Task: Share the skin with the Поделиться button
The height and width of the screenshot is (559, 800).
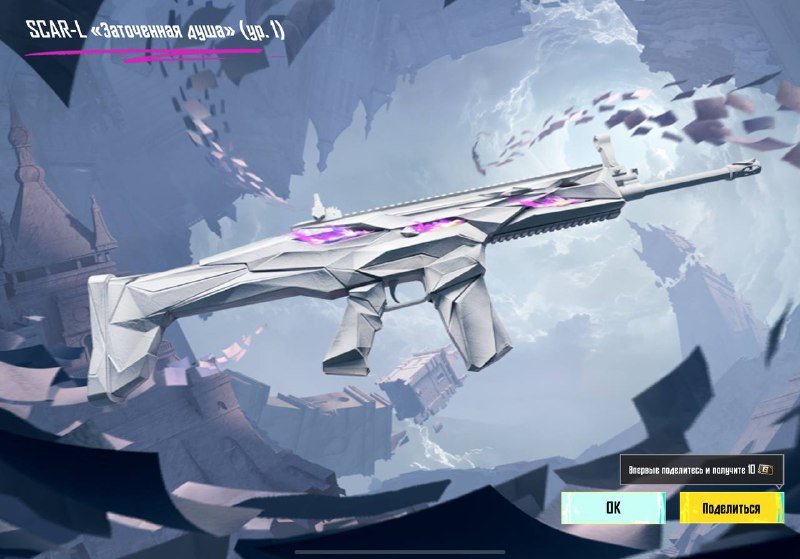Action: click(730, 507)
